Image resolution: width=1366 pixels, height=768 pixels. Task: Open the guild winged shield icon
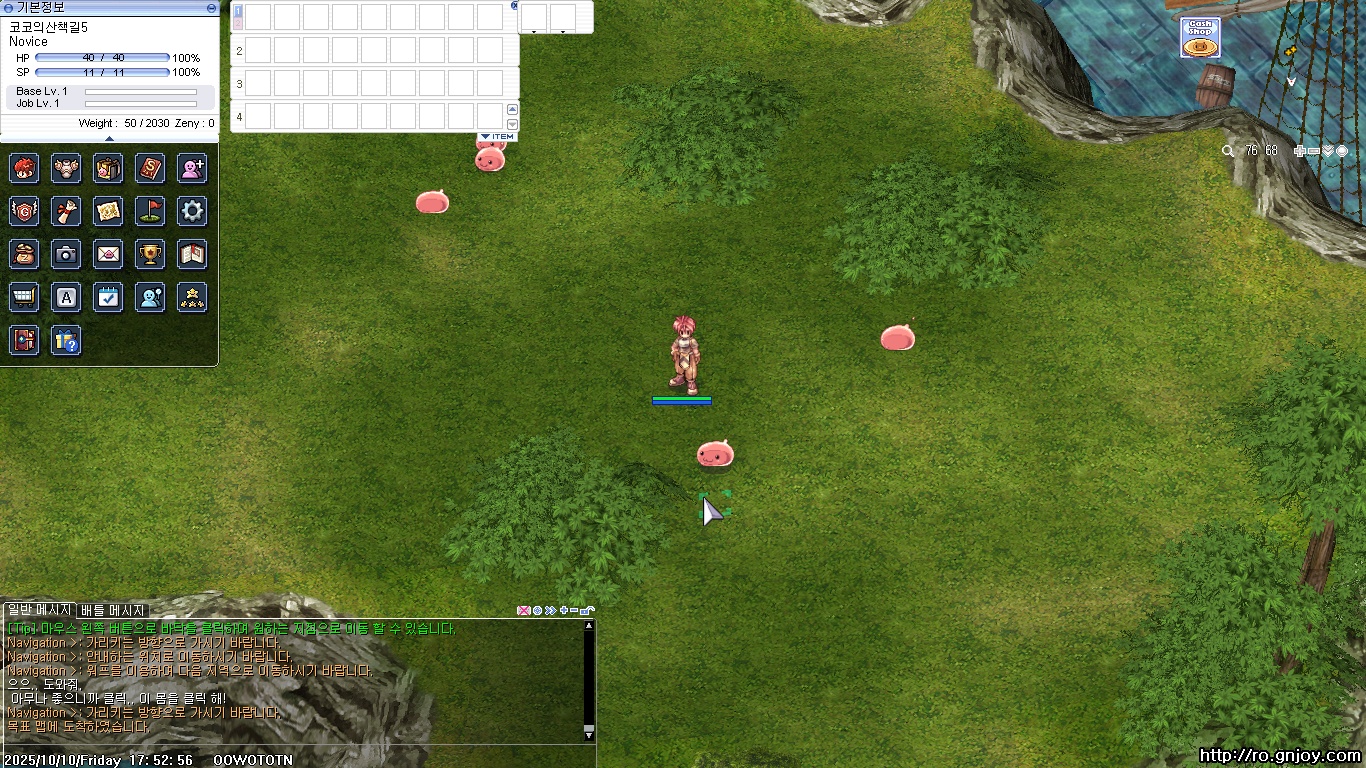[24, 211]
